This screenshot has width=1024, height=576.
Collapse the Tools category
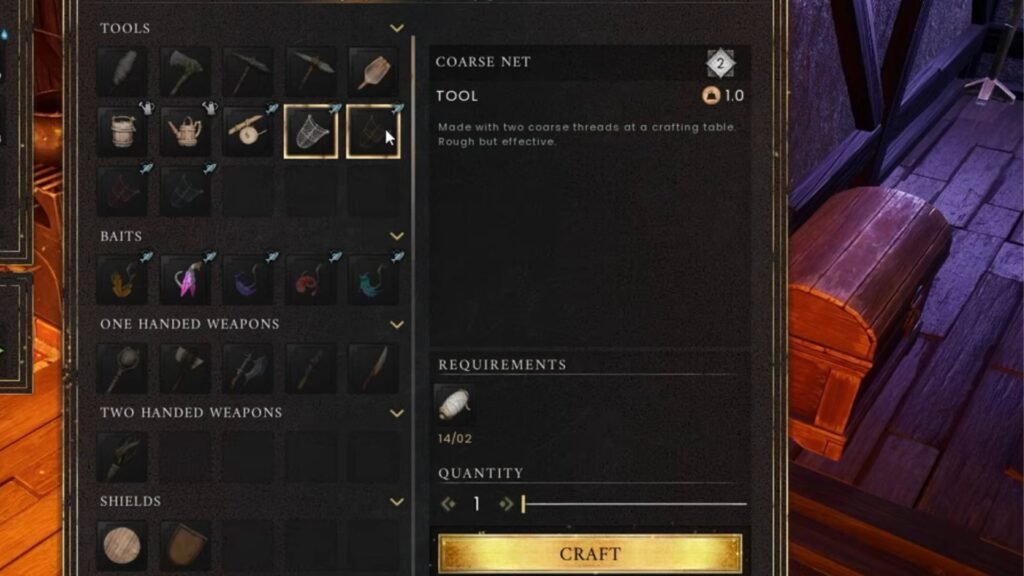tap(397, 29)
